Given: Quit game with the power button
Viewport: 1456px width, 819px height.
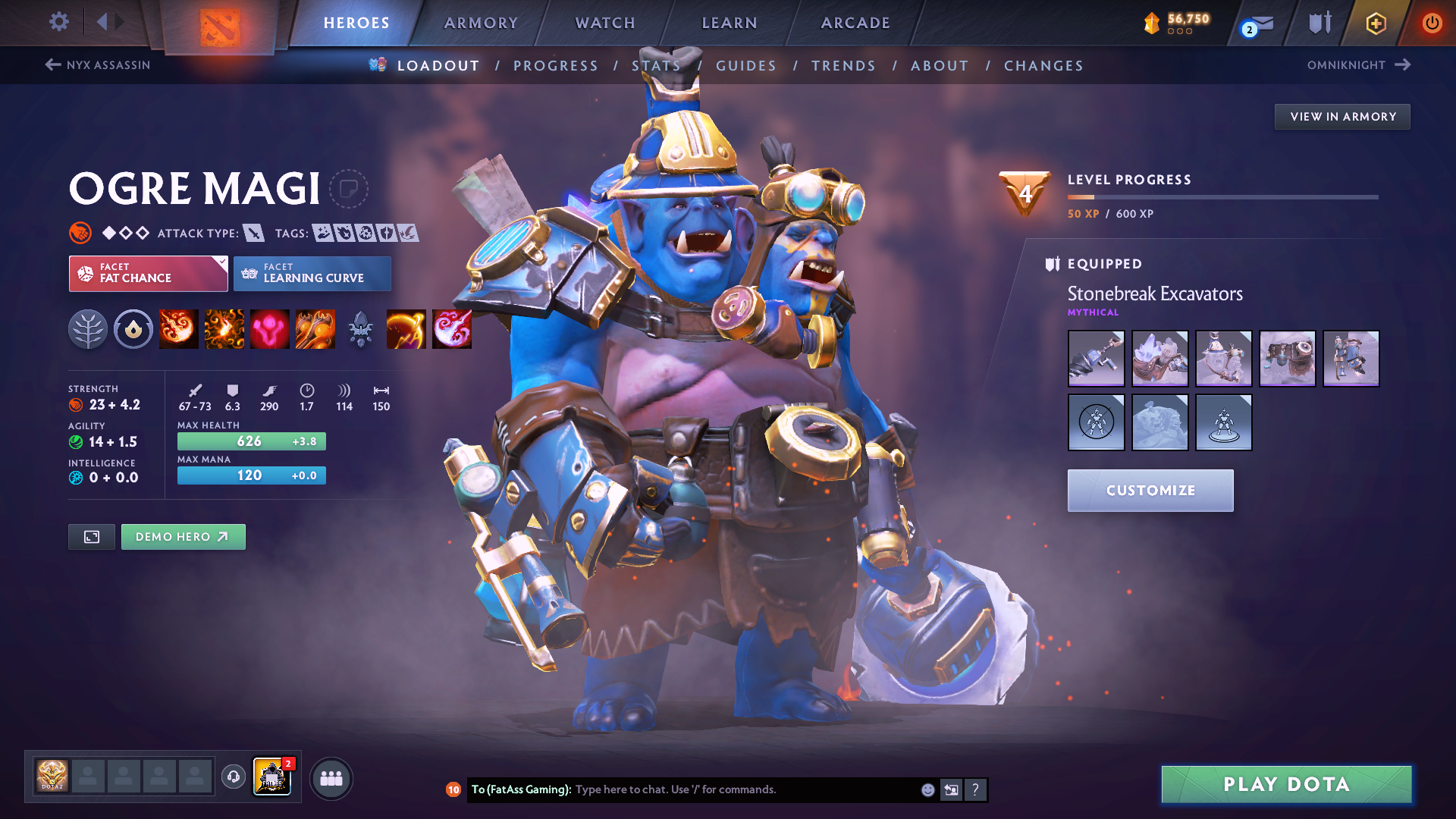Looking at the screenshot, I should 1432,23.
